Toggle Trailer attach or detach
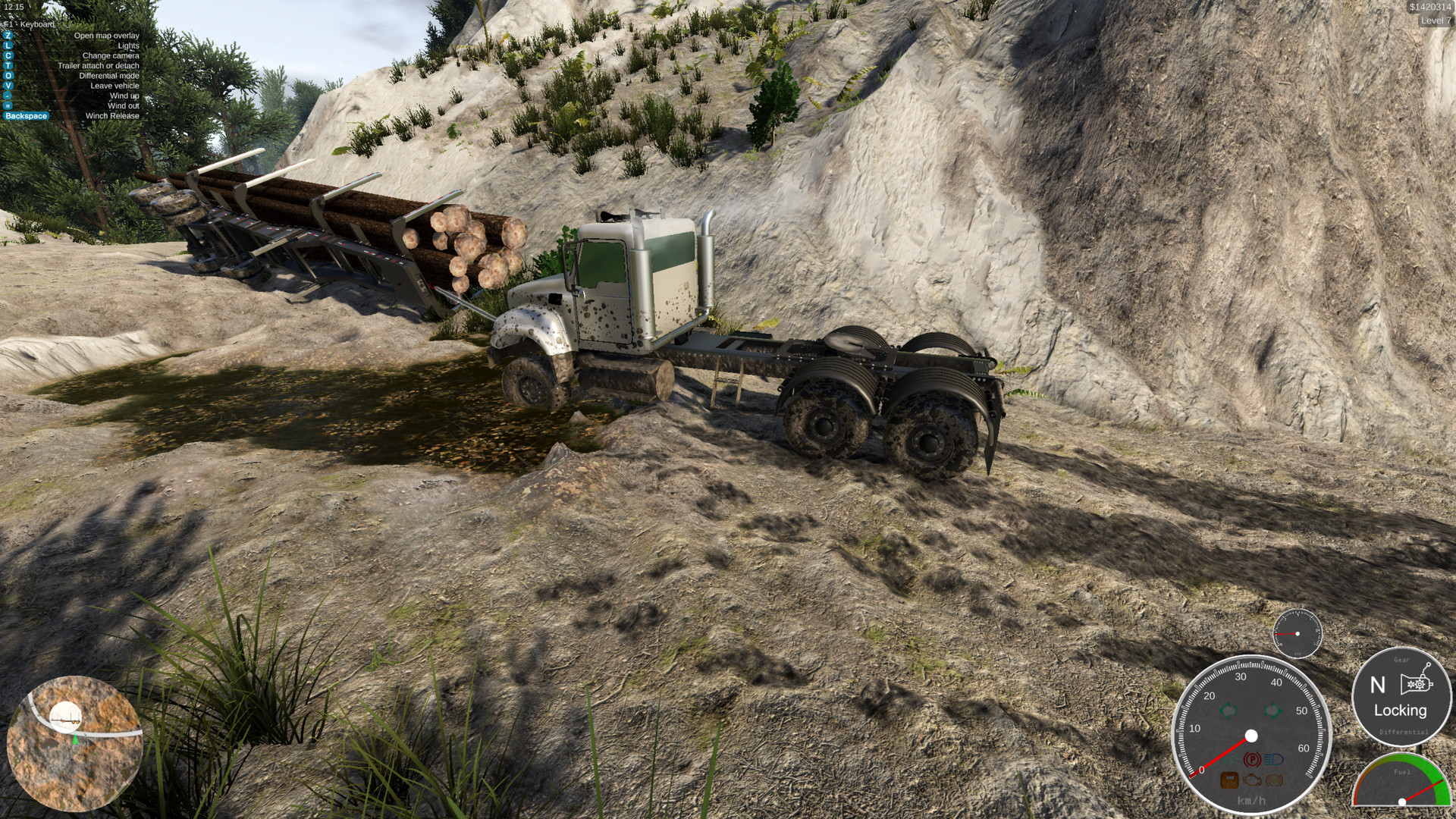 click(8, 65)
